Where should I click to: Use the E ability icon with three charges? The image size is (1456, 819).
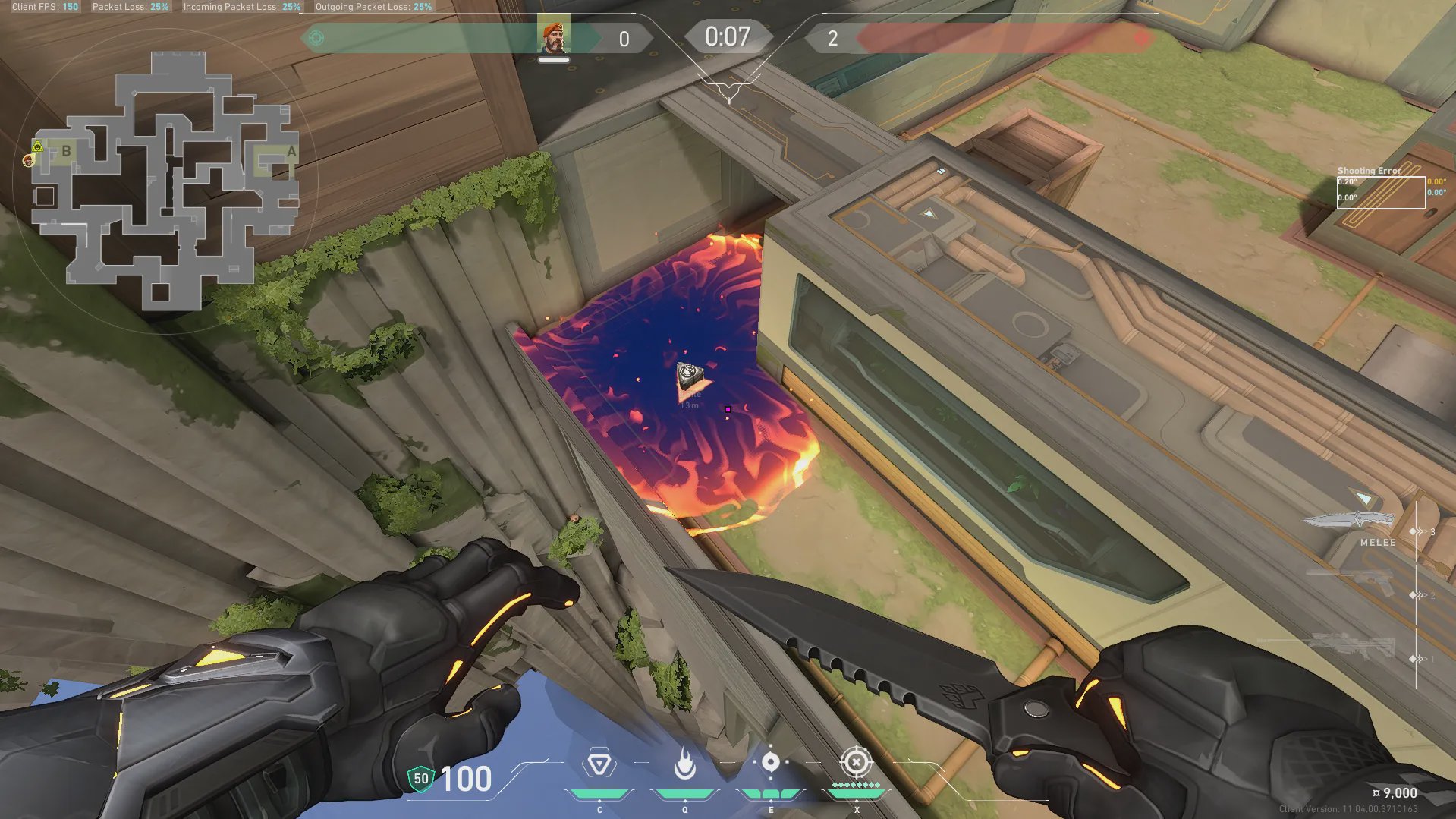pyautogui.click(x=770, y=763)
